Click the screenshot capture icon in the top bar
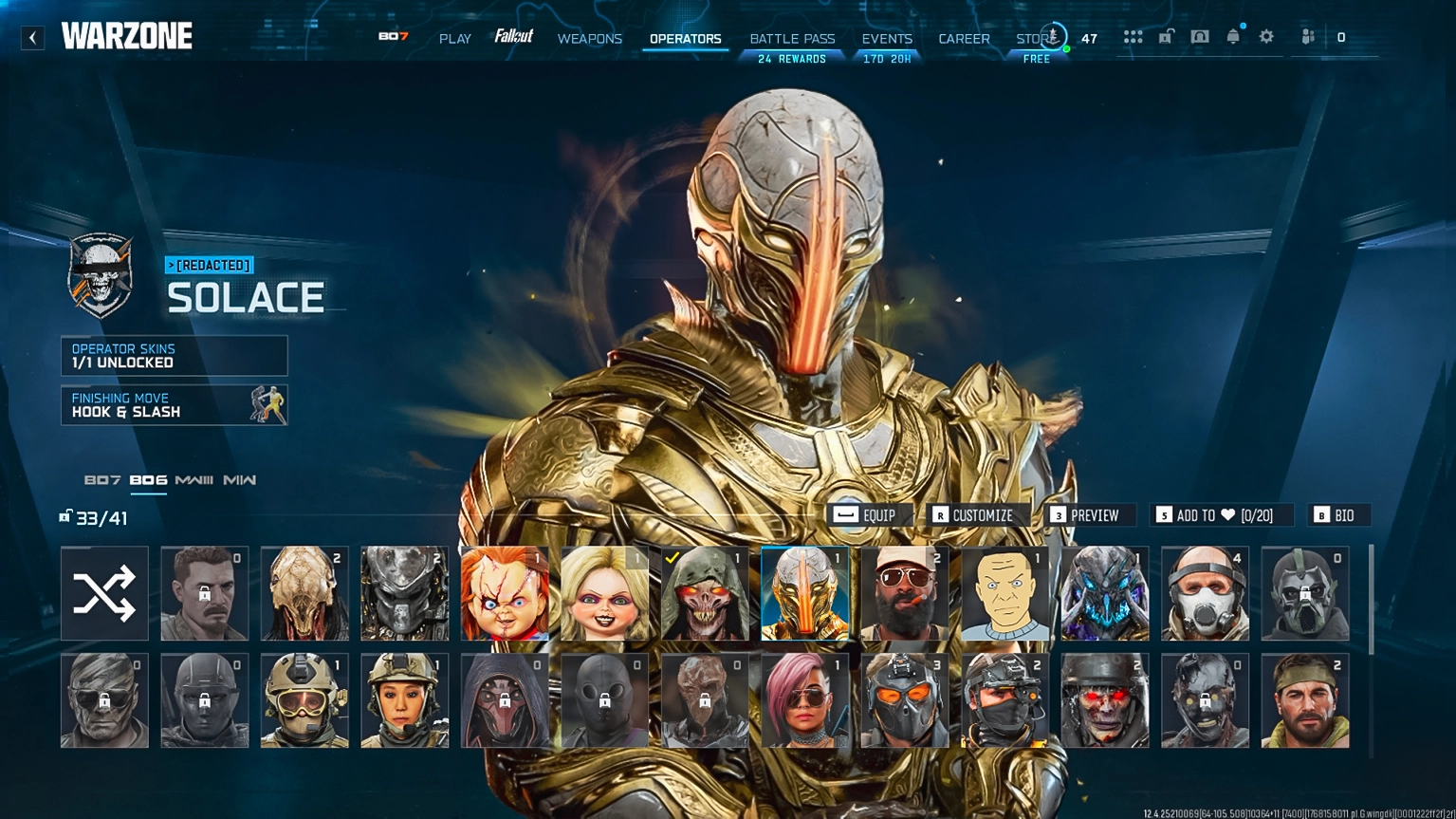The width and height of the screenshot is (1456, 819). 1199,35
